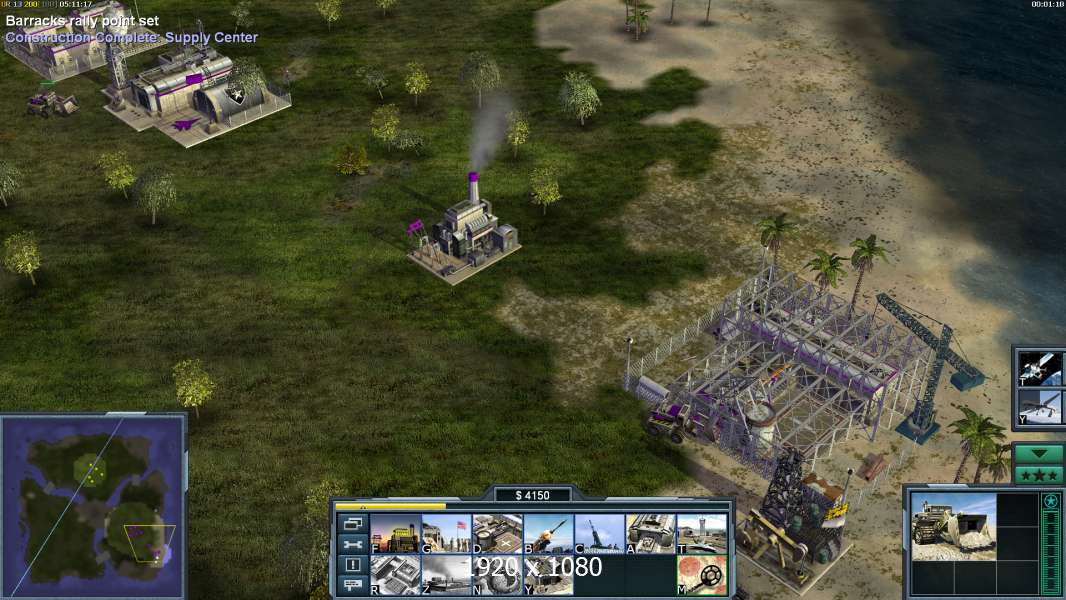Build the power plant with hotkey F

click(x=395, y=533)
